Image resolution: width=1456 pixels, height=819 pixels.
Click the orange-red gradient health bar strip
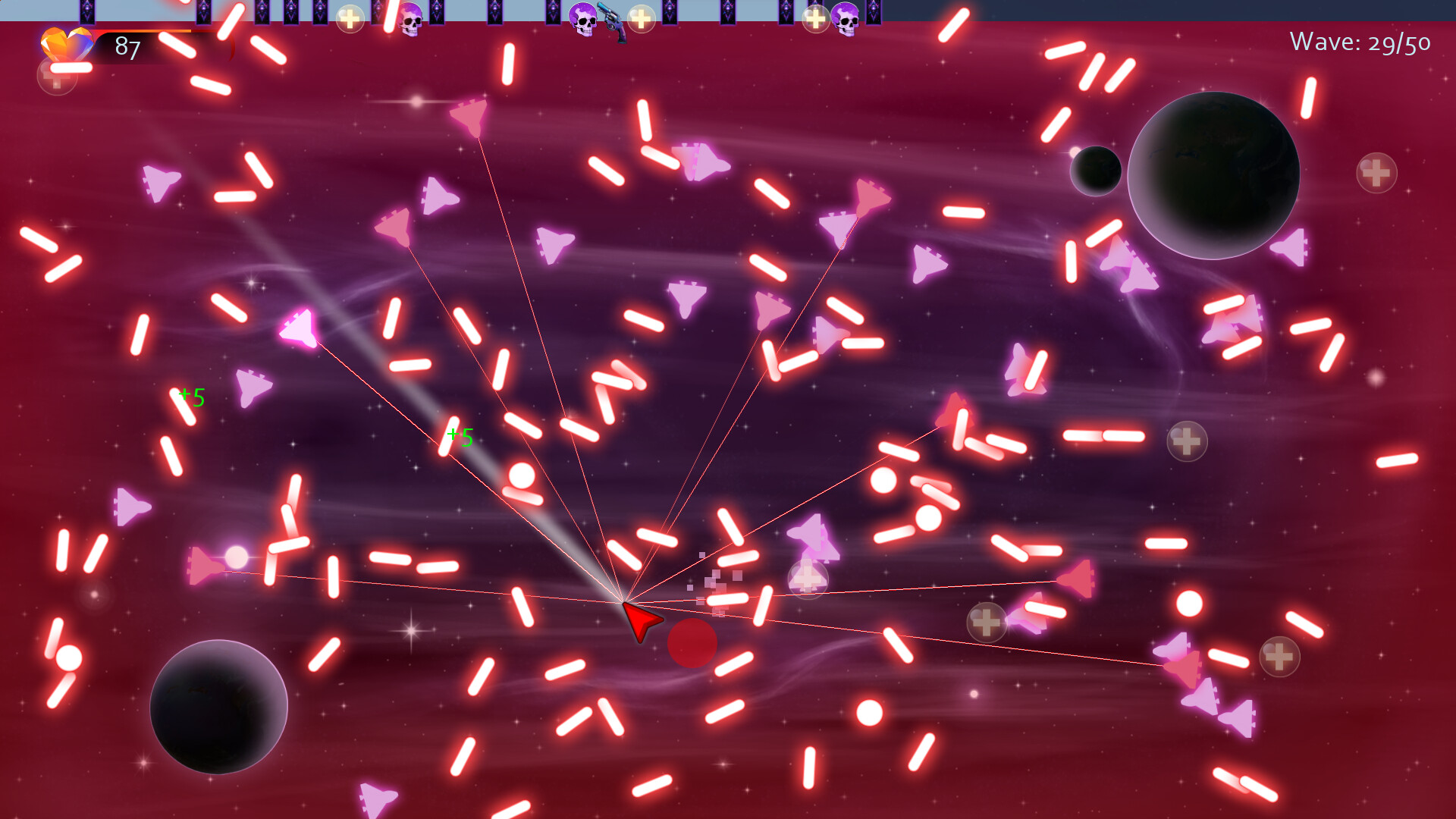tap(140, 31)
